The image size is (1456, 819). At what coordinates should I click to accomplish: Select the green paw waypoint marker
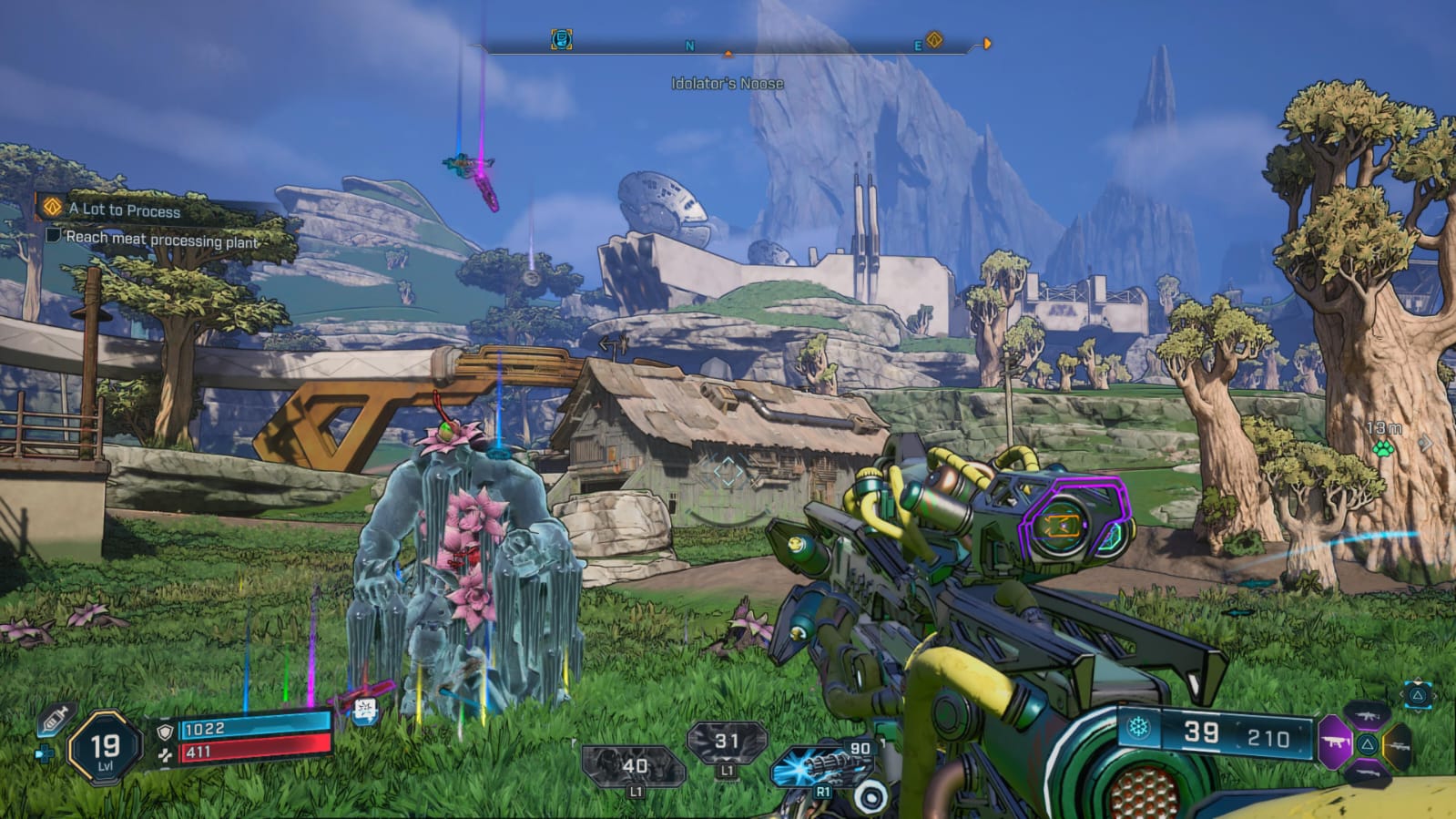pos(1382,447)
